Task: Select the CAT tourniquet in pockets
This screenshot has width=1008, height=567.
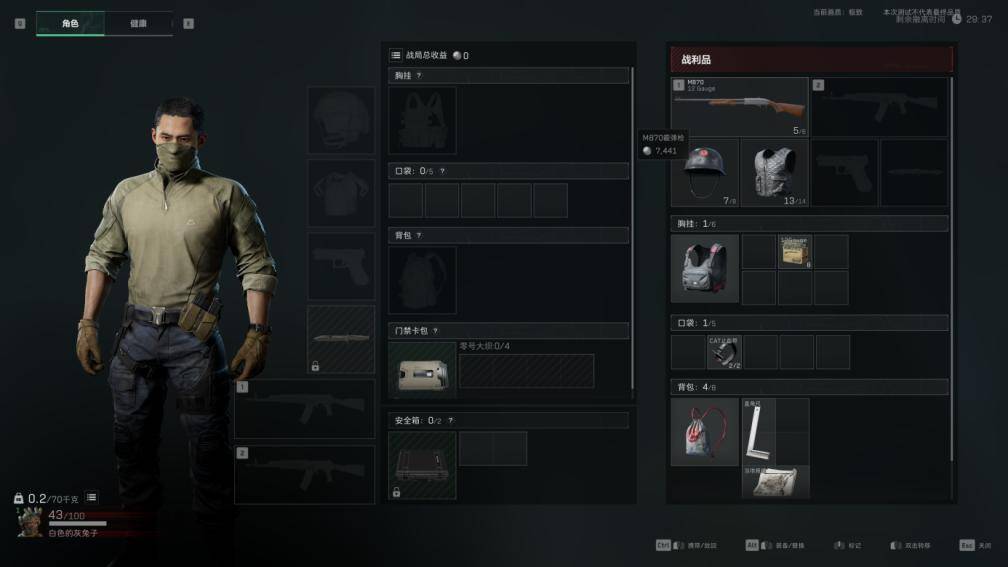Action: pos(723,351)
